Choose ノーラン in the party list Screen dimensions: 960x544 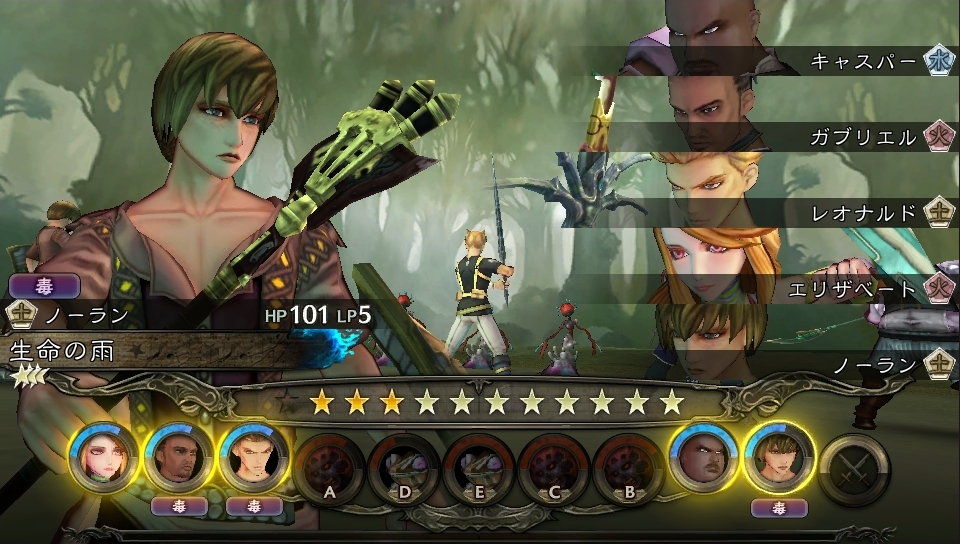pyautogui.click(x=876, y=365)
